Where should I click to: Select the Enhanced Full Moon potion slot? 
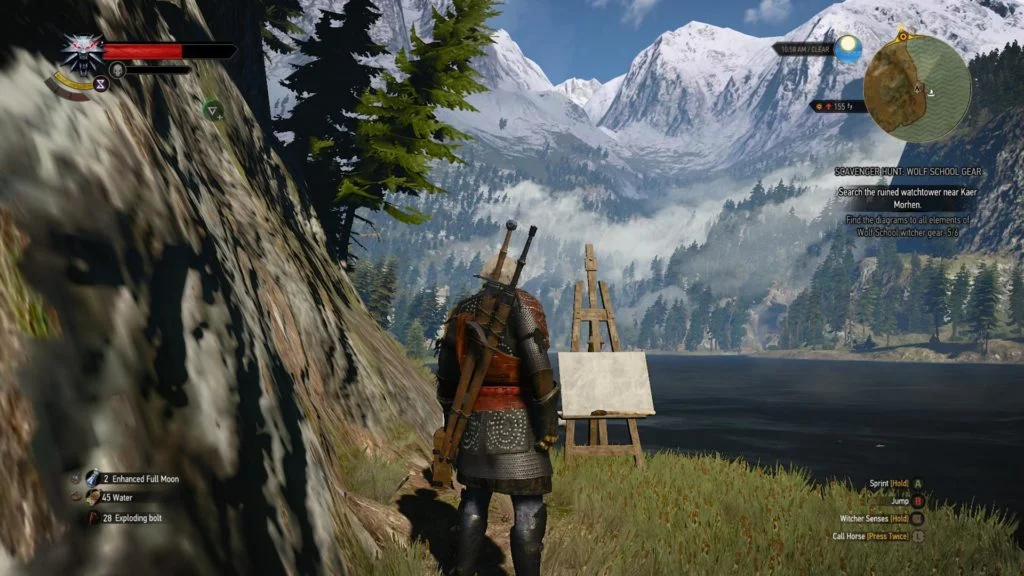click(93, 479)
